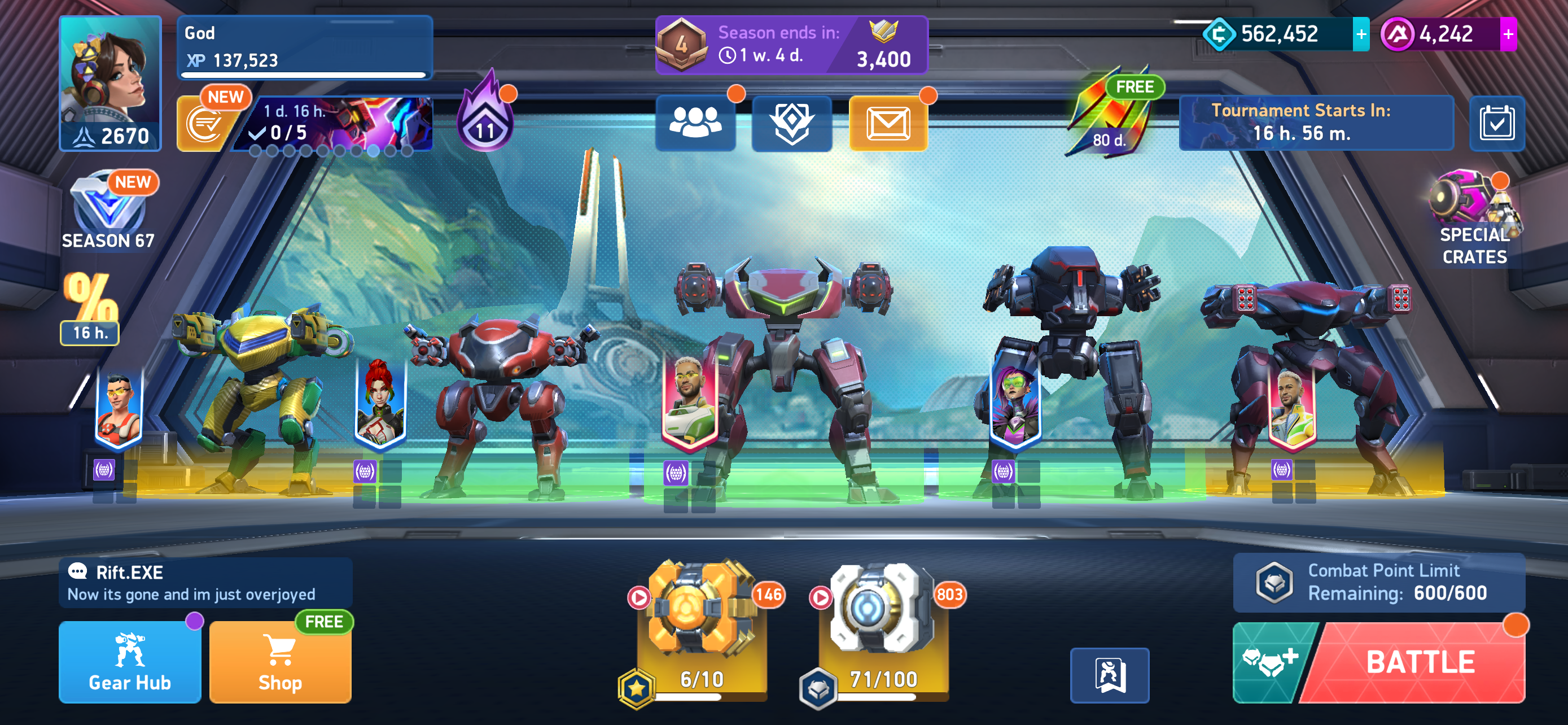This screenshot has height=725, width=1568.
Task: Add more credits with the cyan plus
Action: [1361, 34]
